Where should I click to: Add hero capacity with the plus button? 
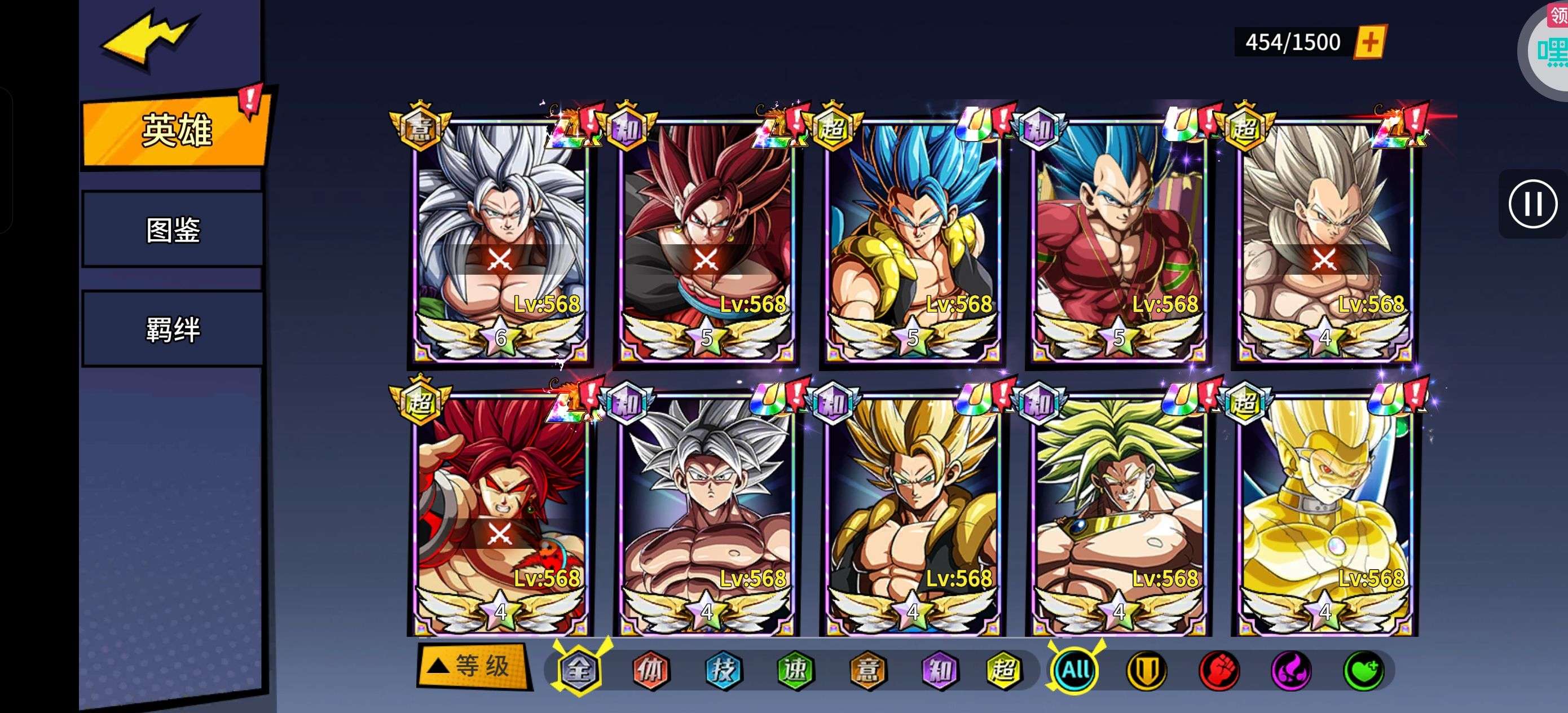(1369, 42)
